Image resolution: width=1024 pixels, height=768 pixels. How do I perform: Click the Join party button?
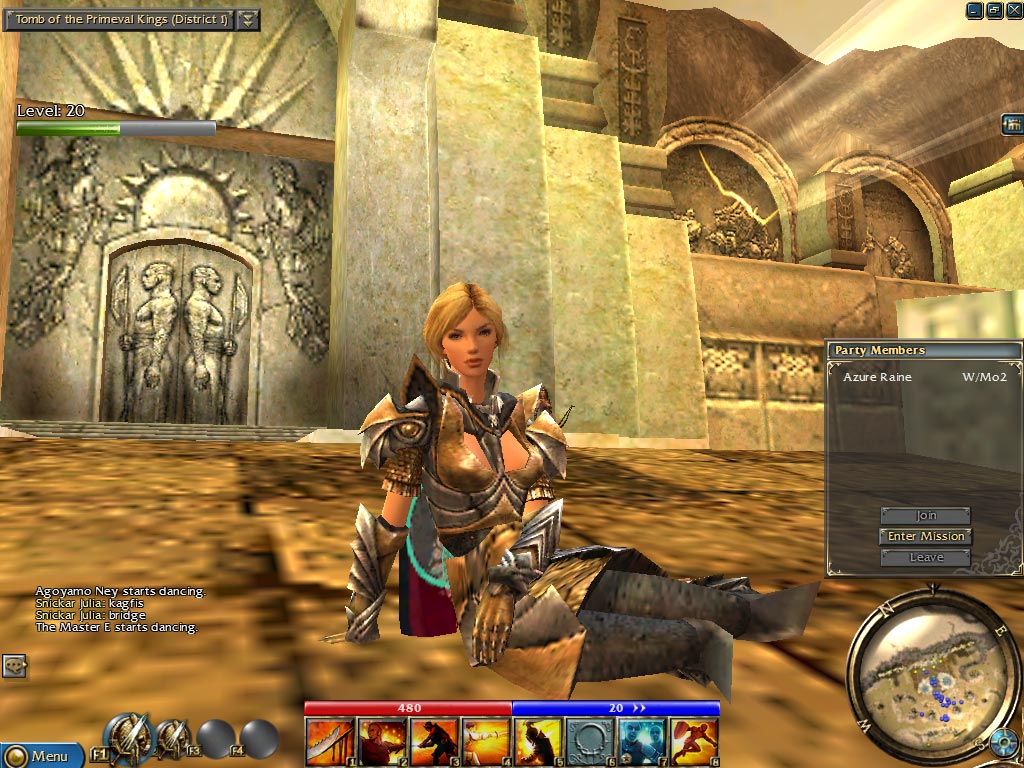pos(926,516)
